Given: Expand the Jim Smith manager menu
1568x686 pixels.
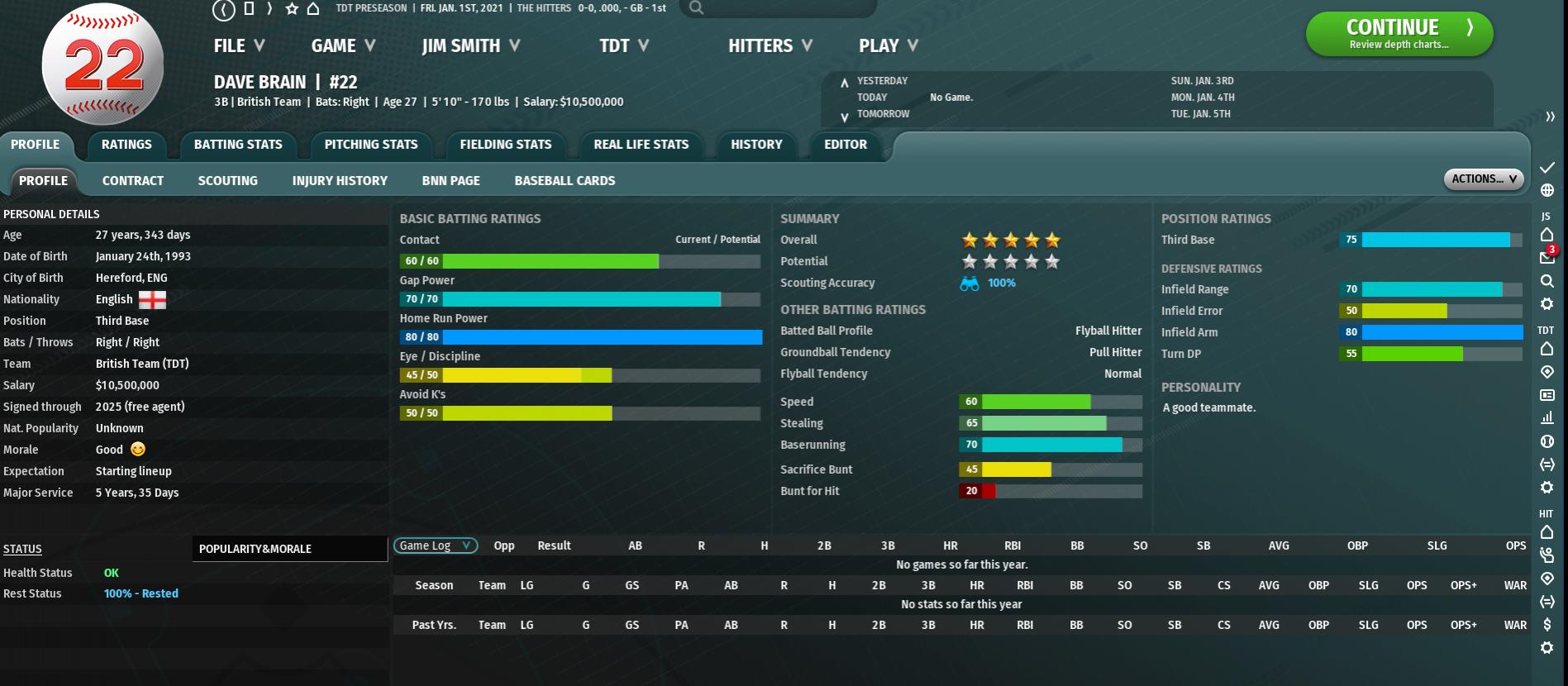Looking at the screenshot, I should click(x=470, y=46).
